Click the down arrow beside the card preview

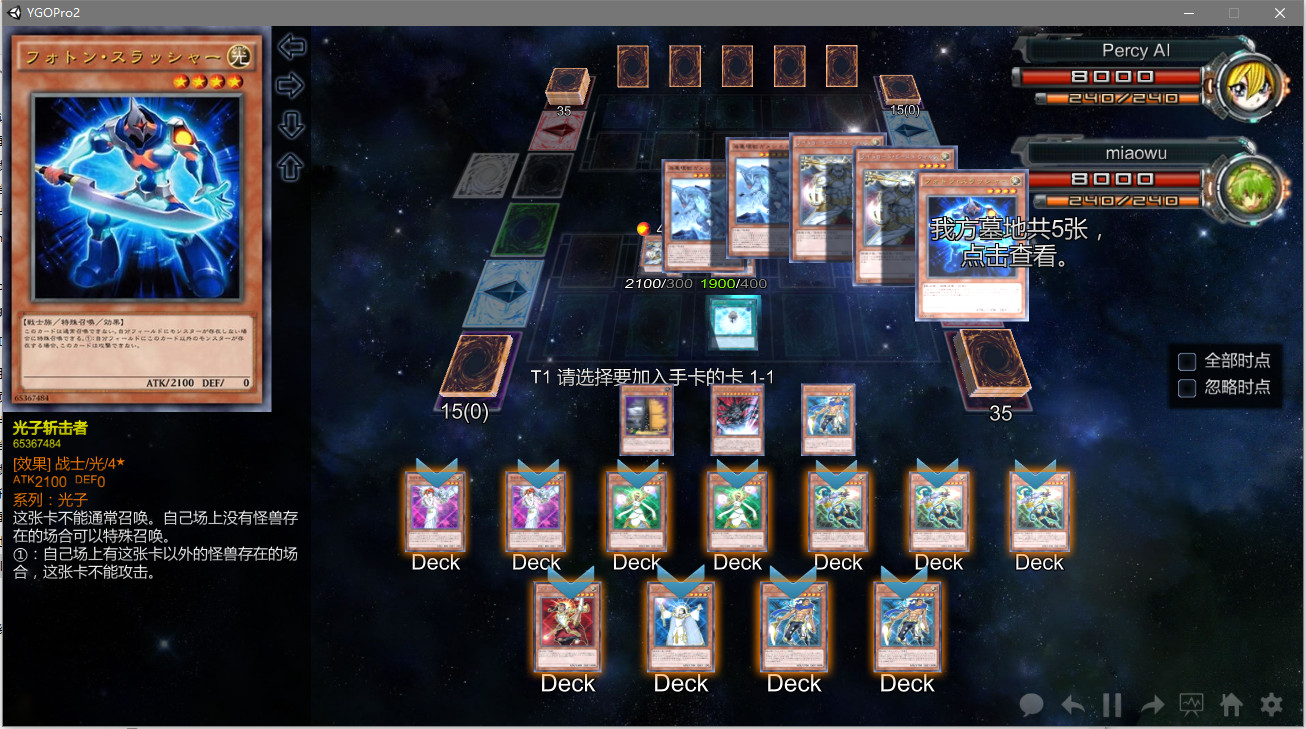click(291, 125)
